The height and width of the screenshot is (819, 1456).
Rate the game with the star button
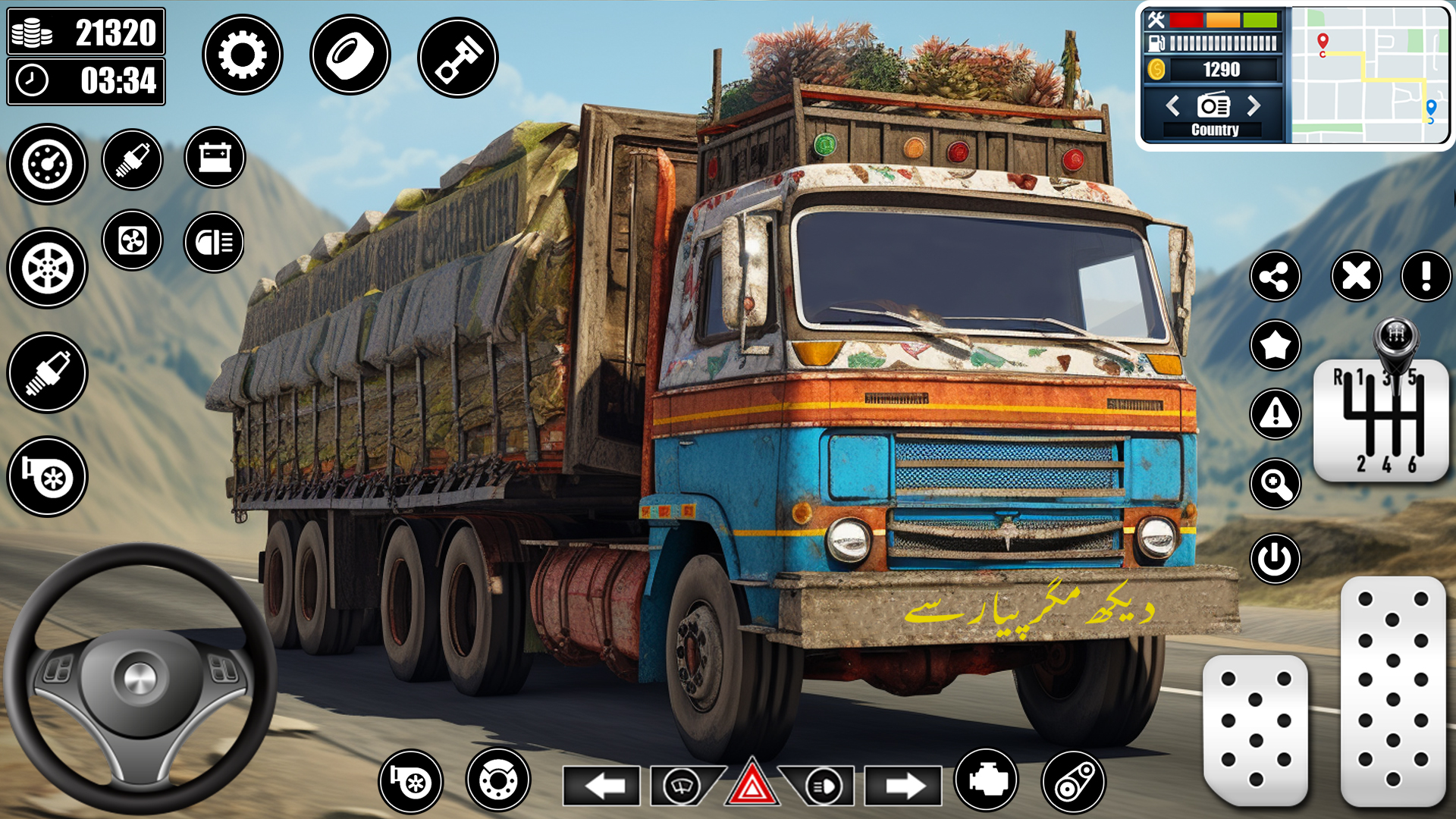(1276, 345)
